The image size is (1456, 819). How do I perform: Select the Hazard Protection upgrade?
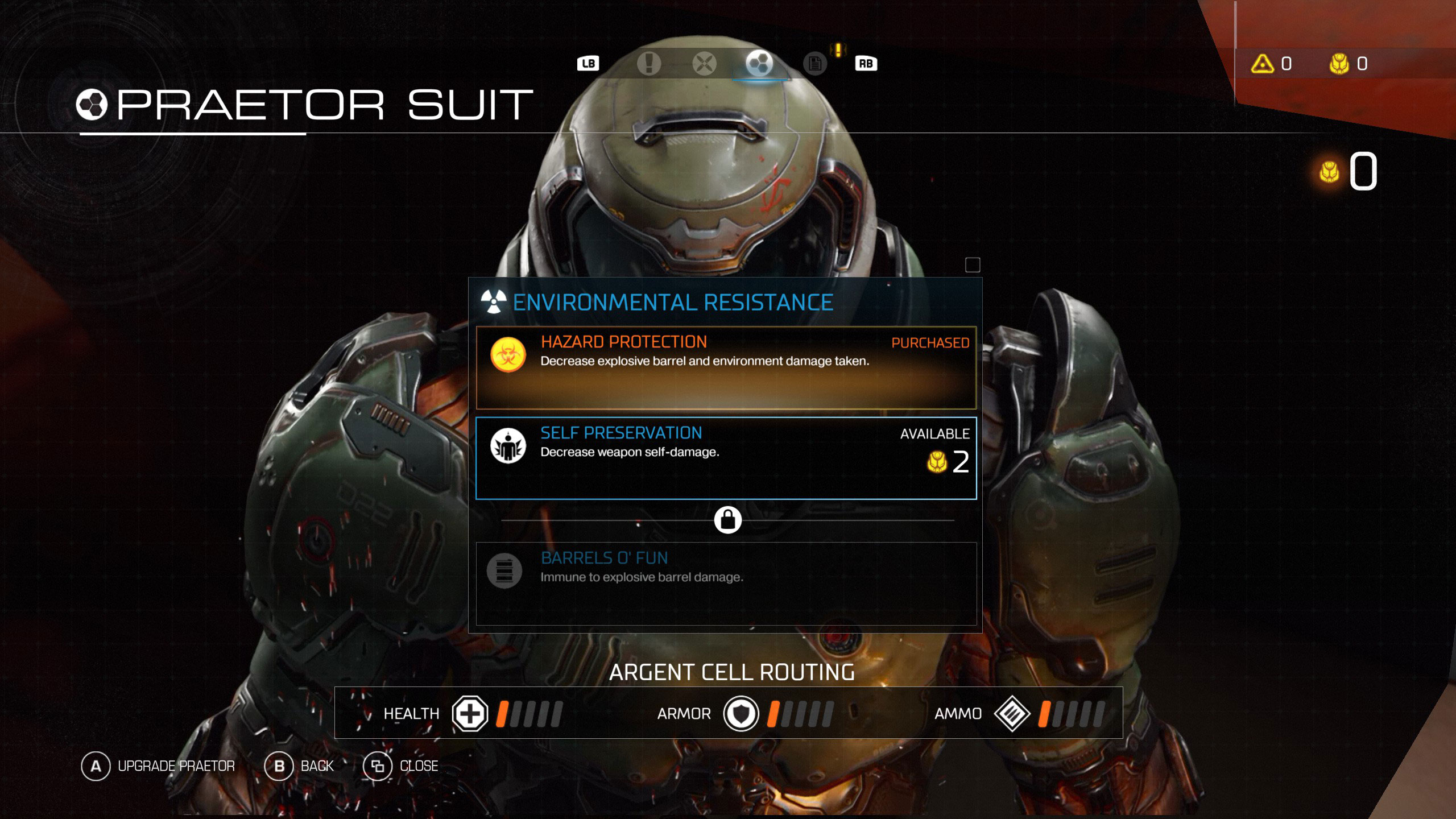point(726,367)
